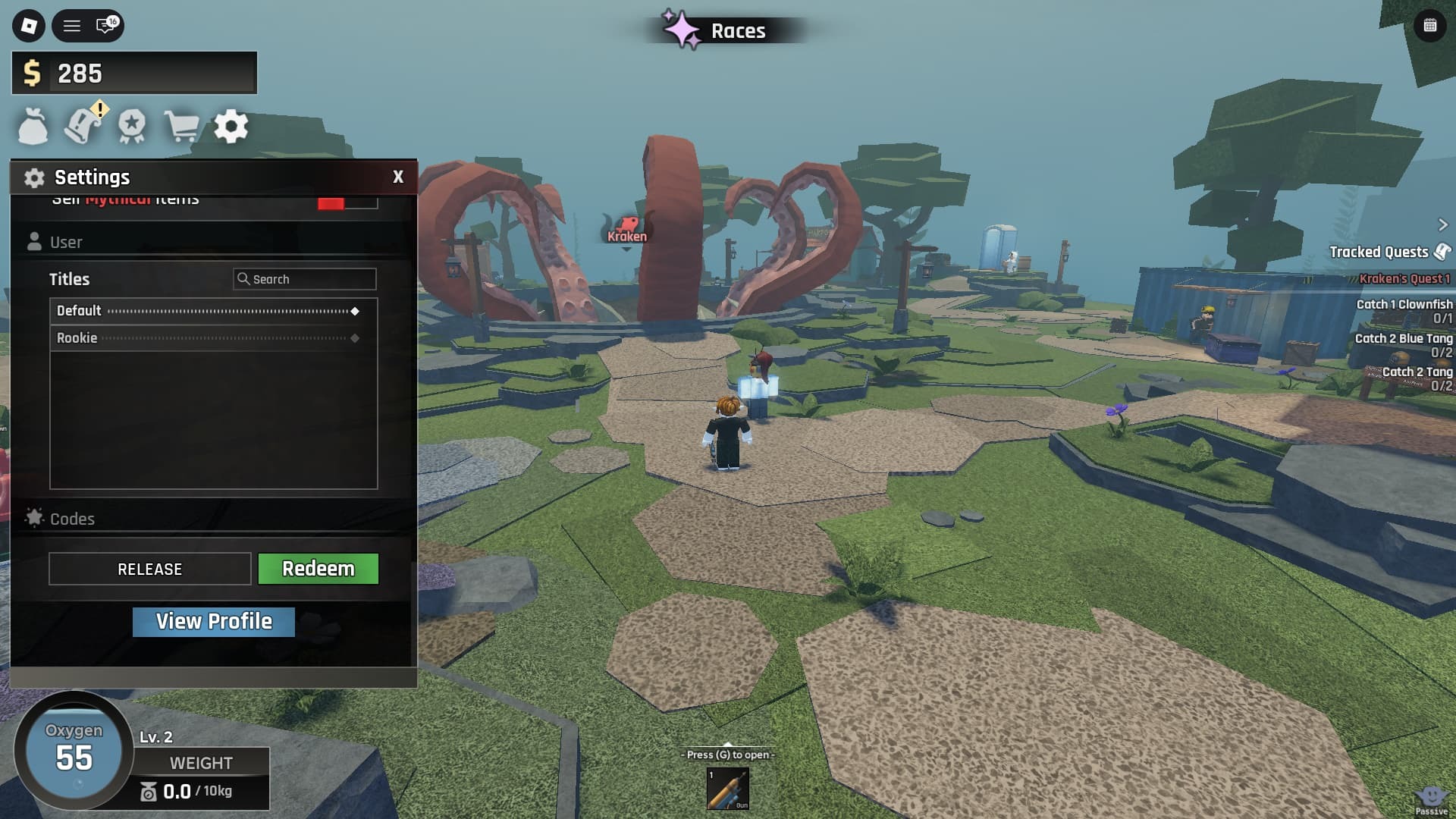Open the badges award ribbon icon
The height and width of the screenshot is (819, 1456).
(x=133, y=126)
